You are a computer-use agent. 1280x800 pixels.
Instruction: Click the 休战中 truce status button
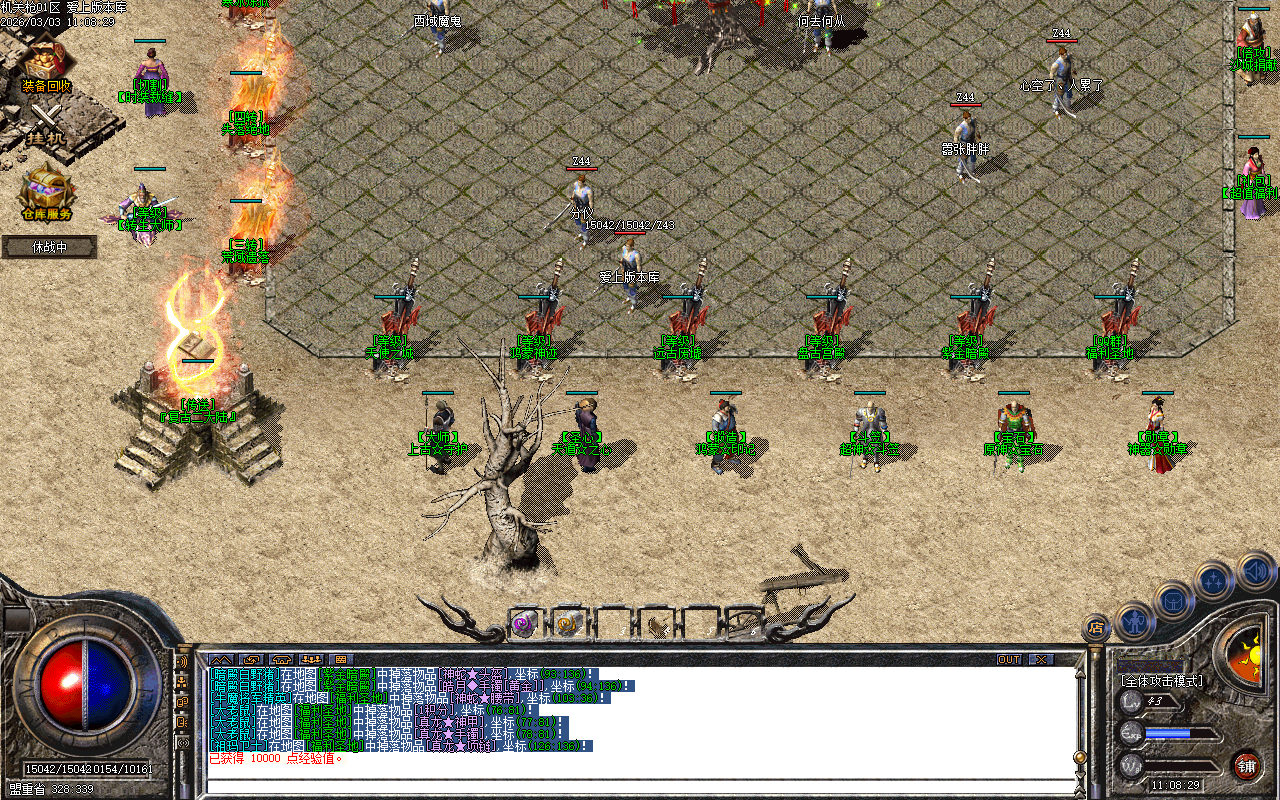tap(48, 246)
